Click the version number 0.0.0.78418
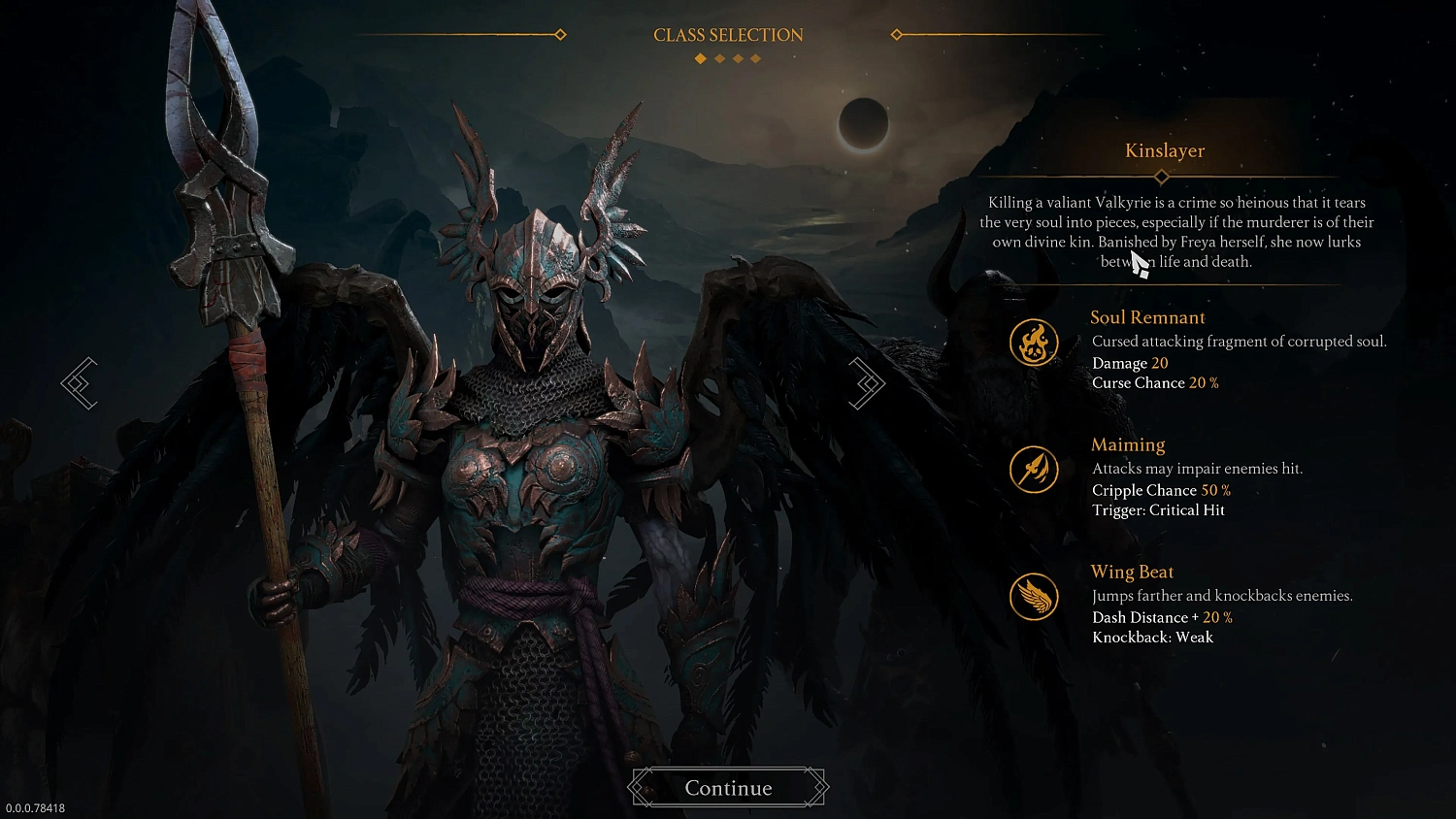 [34, 806]
